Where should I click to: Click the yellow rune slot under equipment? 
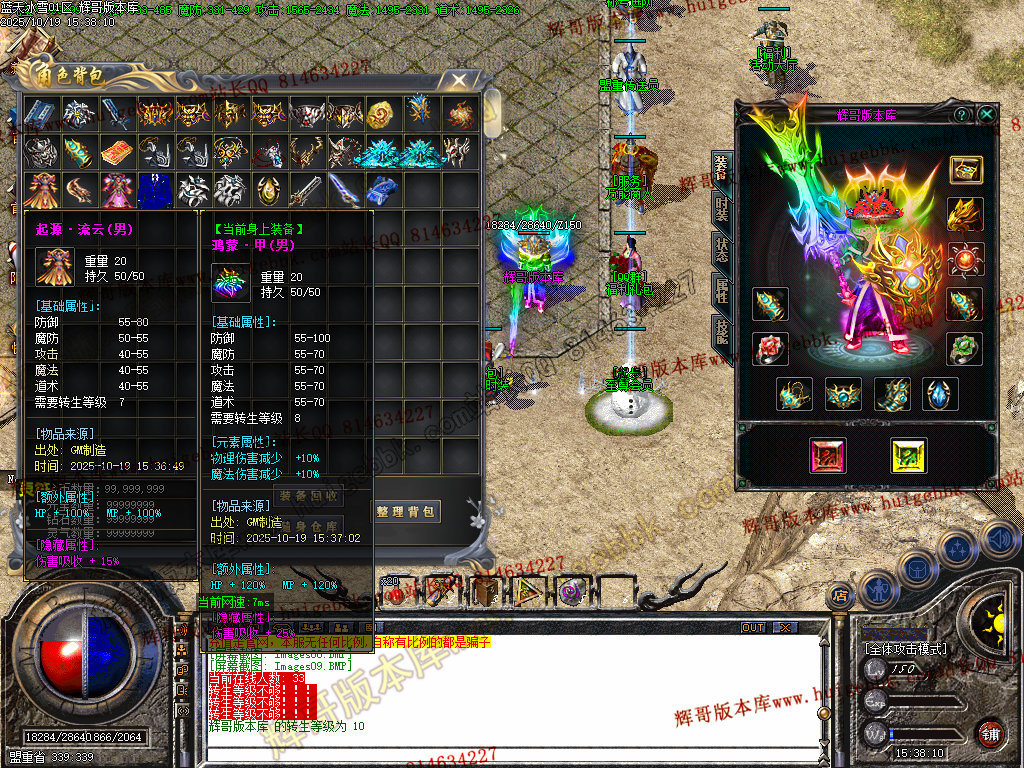point(908,456)
